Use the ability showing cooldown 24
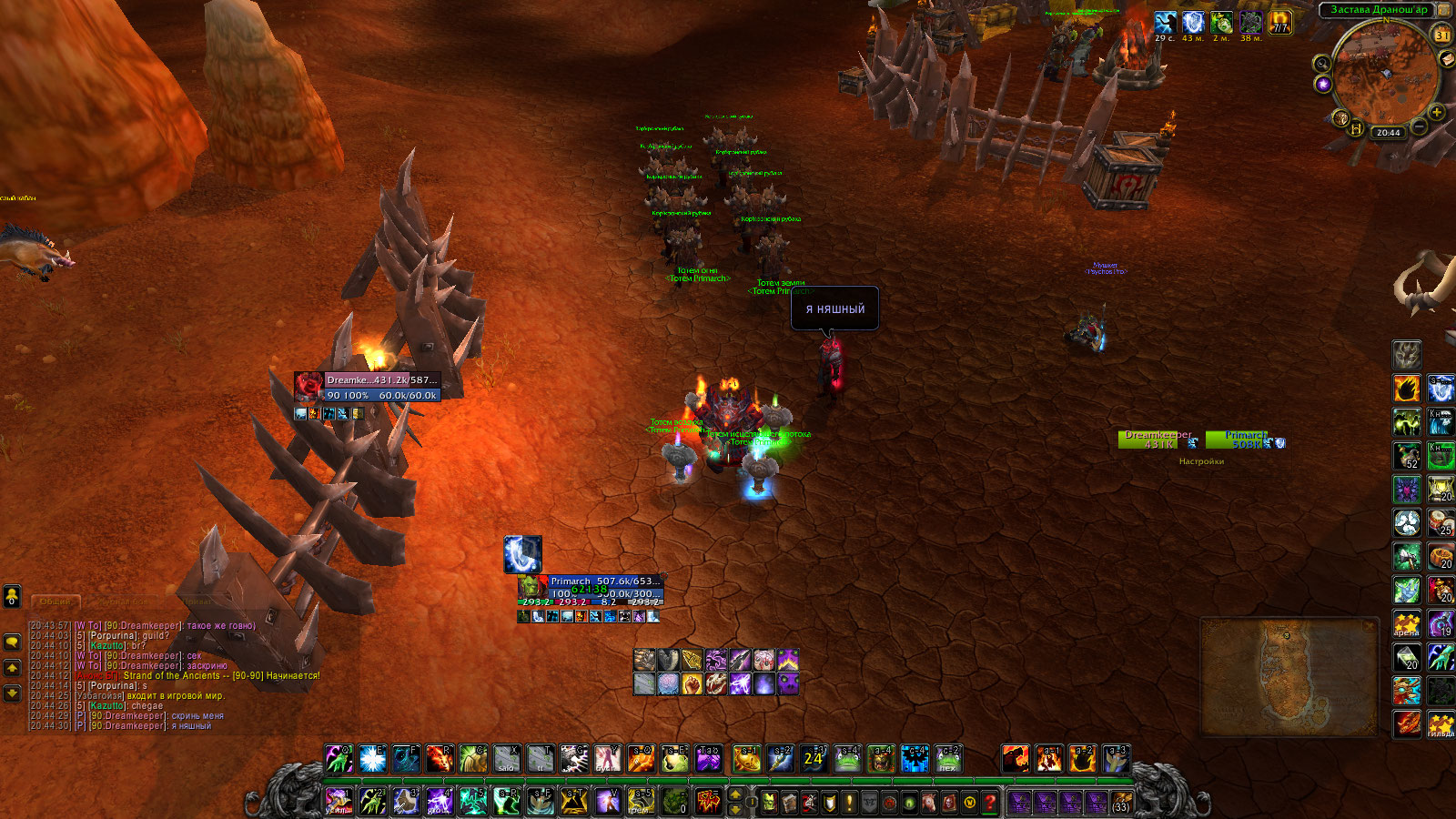Screen dimensions: 1456x819 click(813, 759)
